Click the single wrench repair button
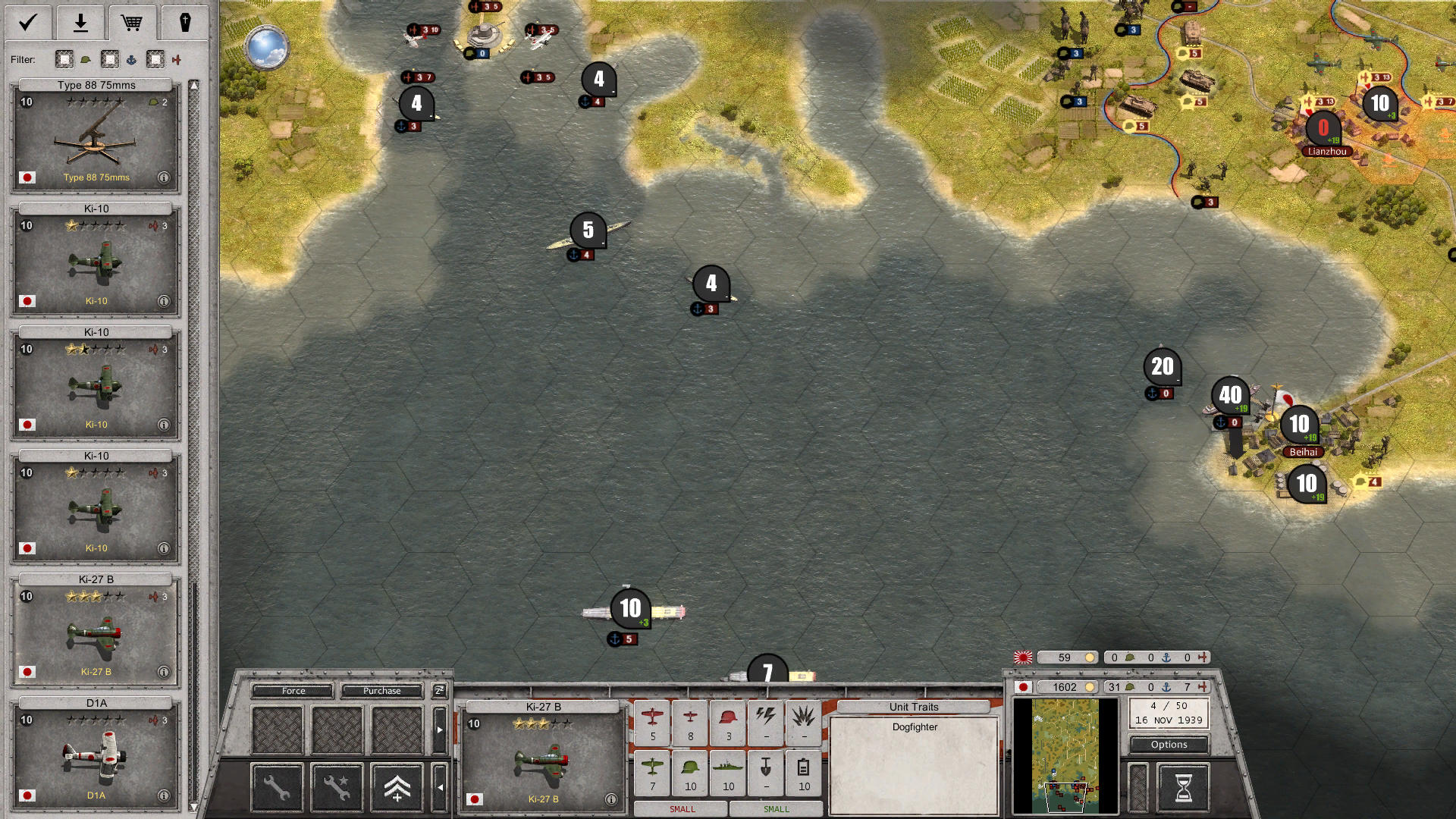1456x819 pixels. click(277, 788)
